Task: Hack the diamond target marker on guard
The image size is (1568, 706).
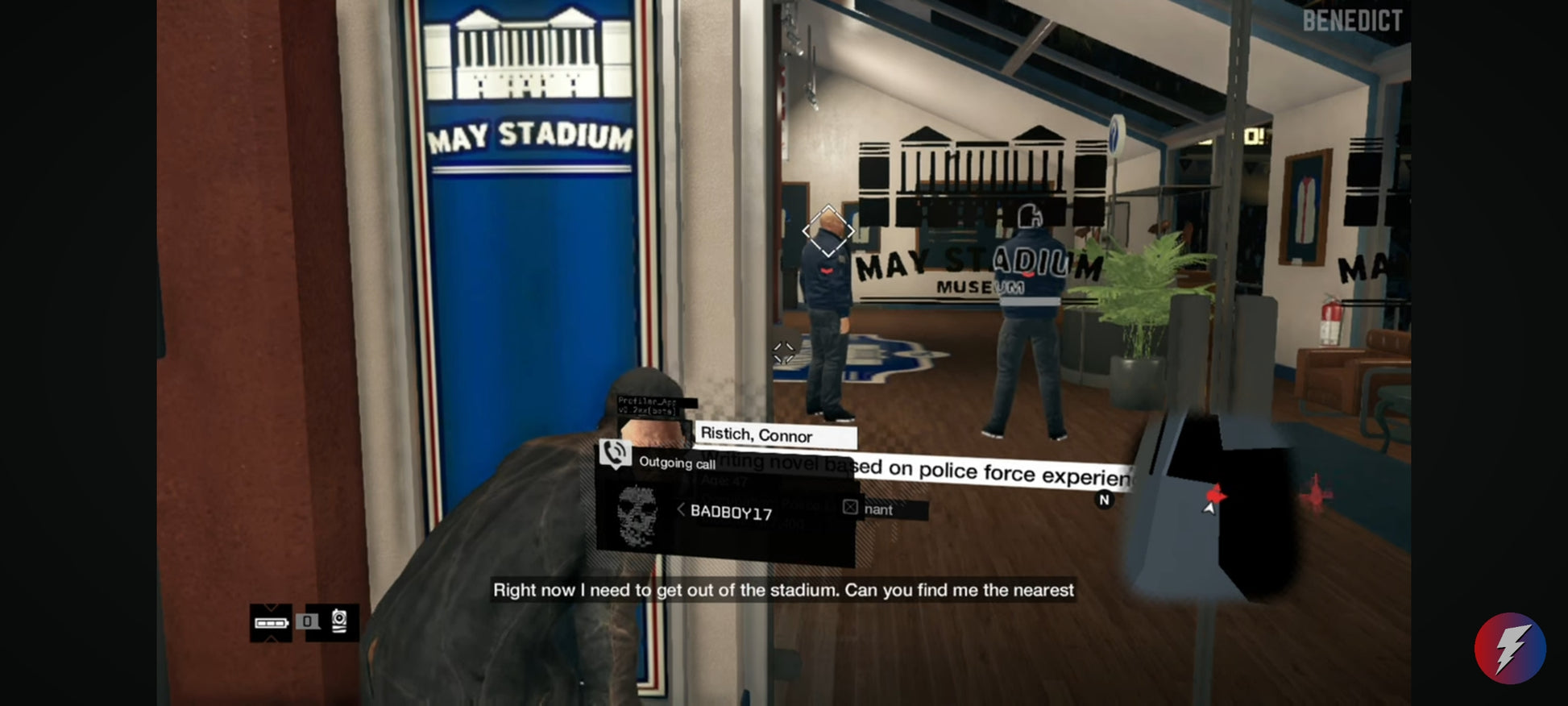Action: pos(828,231)
